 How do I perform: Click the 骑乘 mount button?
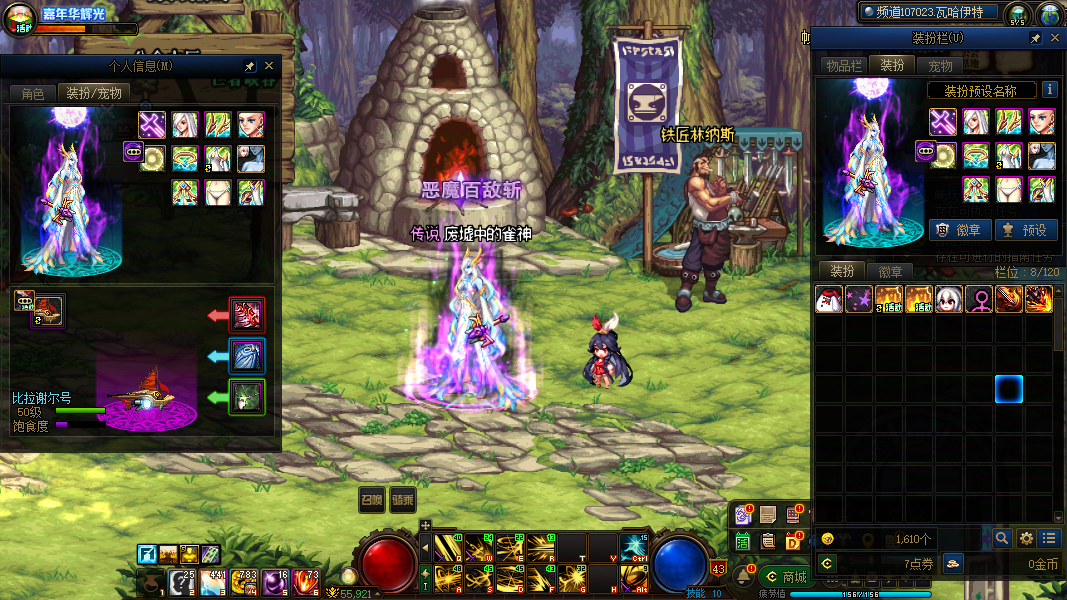click(403, 500)
